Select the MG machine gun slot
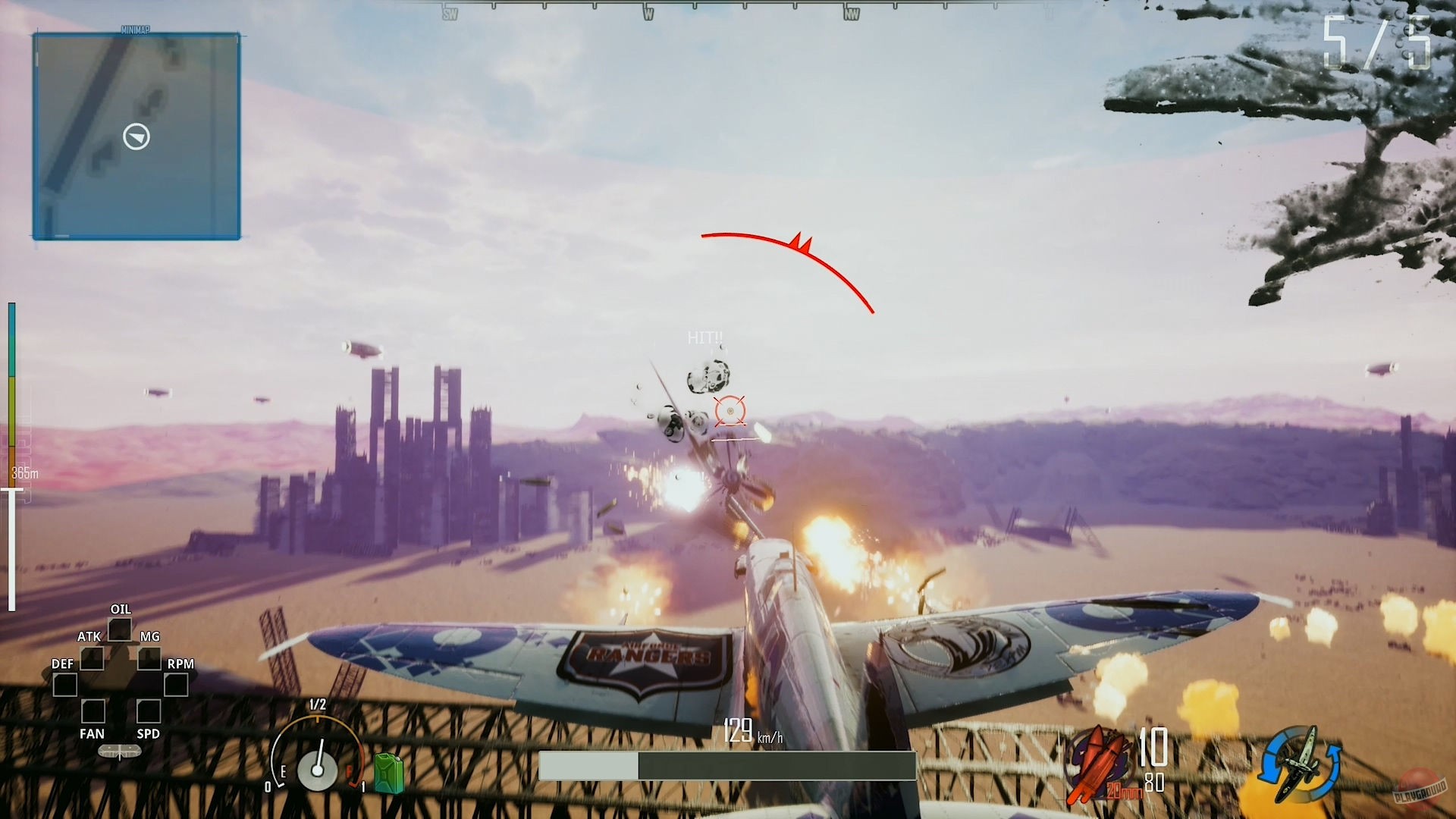The image size is (1456, 819). pos(149,658)
